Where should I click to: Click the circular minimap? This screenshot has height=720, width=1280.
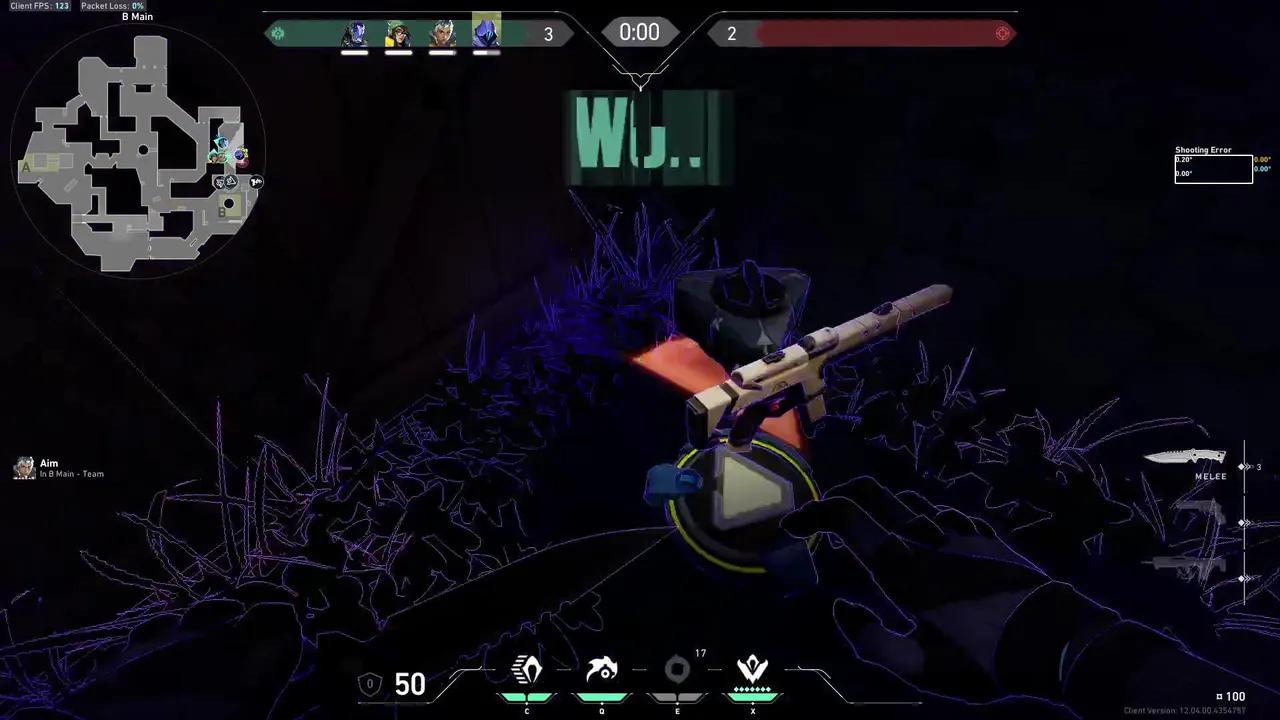(x=138, y=150)
